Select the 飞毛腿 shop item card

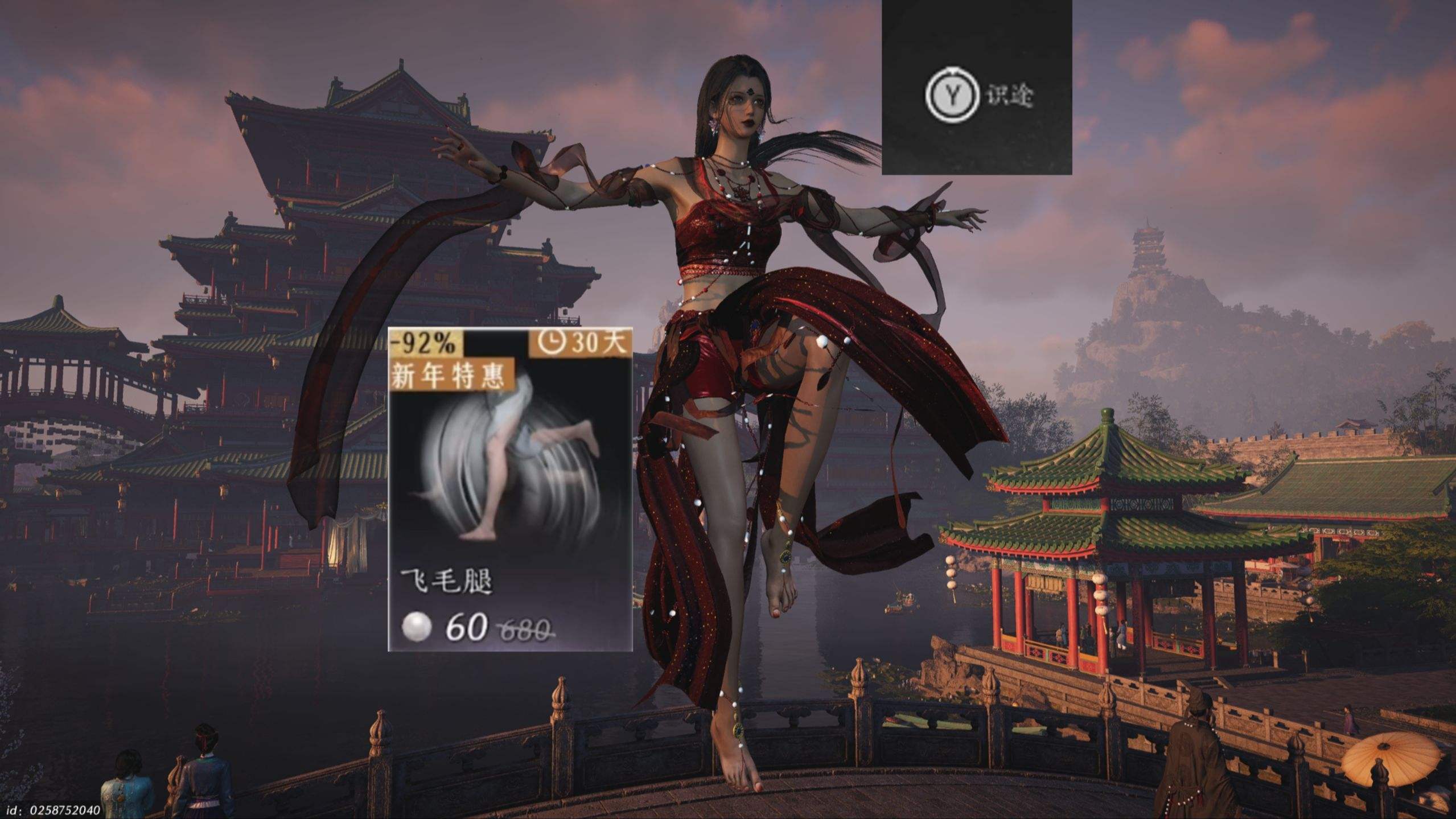click(510, 489)
